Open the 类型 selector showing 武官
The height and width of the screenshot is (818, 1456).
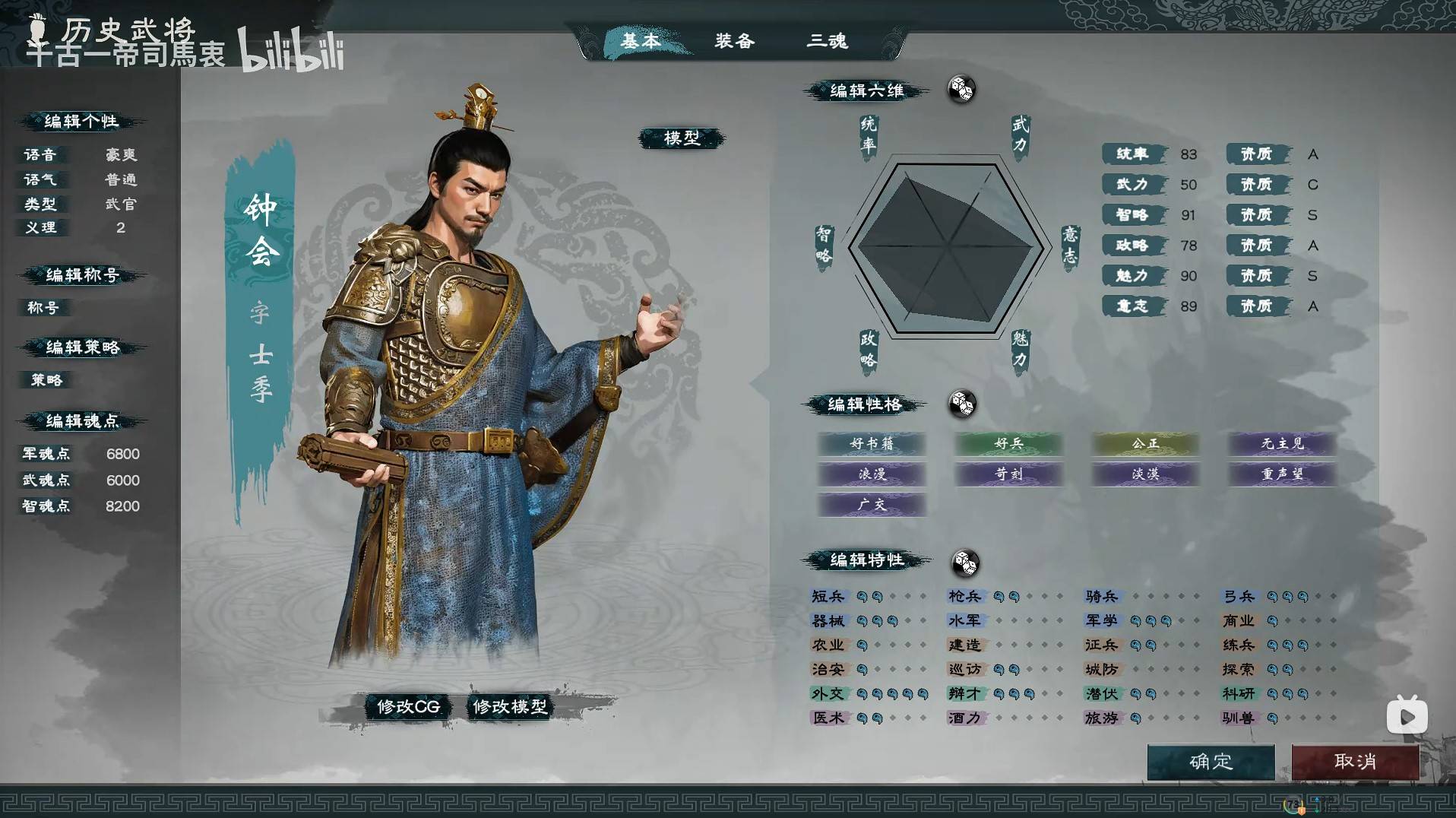point(122,204)
